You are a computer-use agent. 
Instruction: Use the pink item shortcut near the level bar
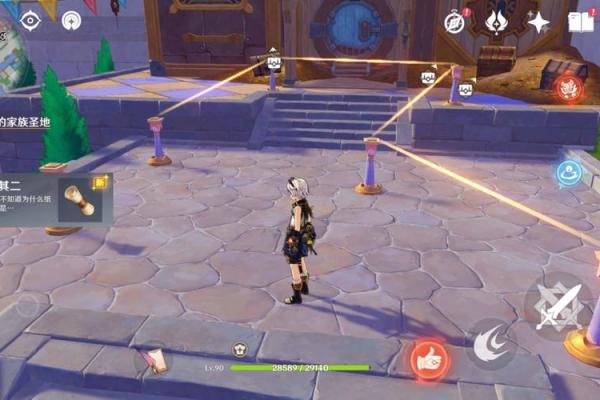coord(154,359)
